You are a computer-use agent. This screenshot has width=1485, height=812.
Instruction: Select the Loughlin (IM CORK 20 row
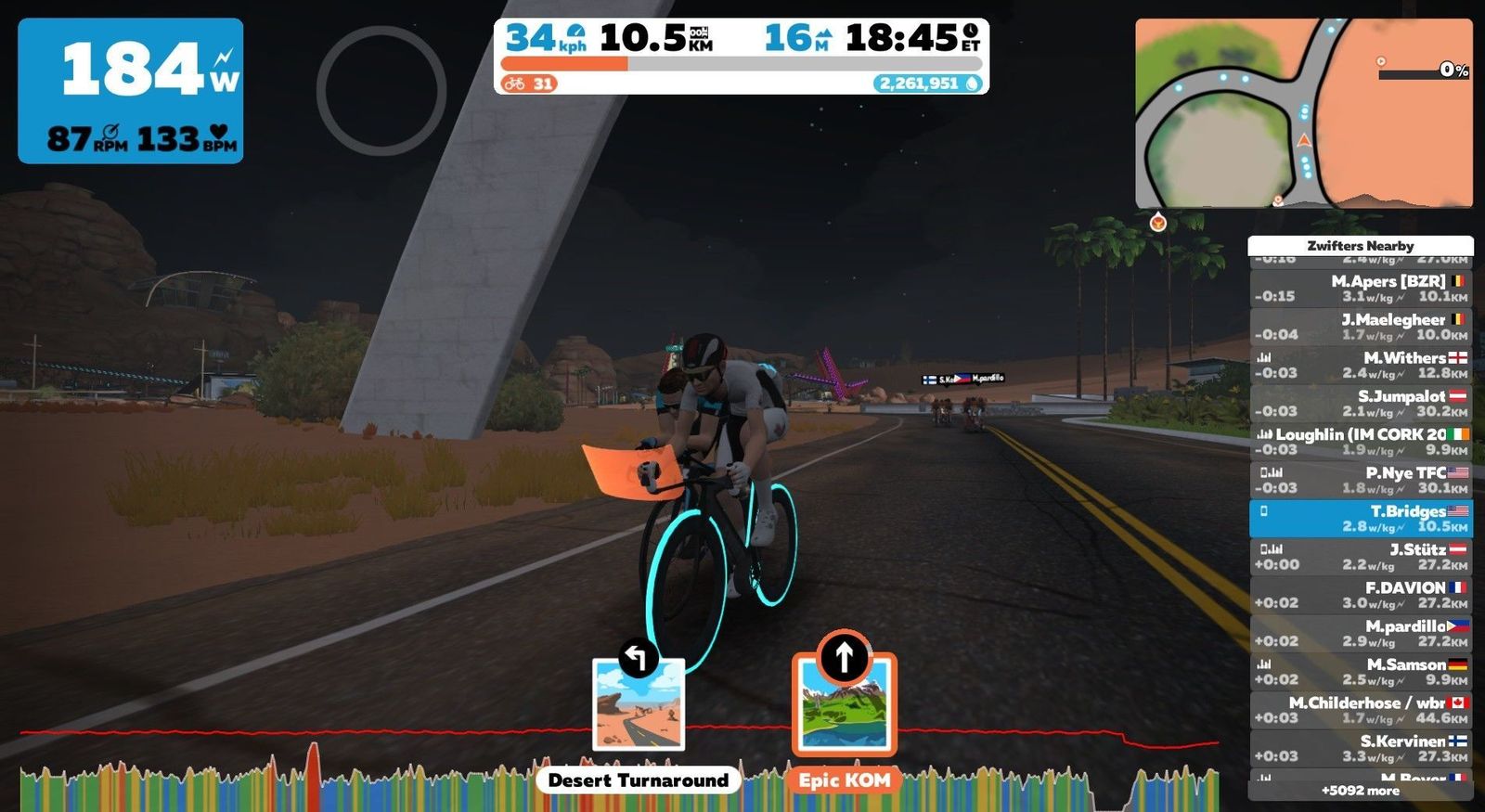pyautogui.click(x=1361, y=441)
